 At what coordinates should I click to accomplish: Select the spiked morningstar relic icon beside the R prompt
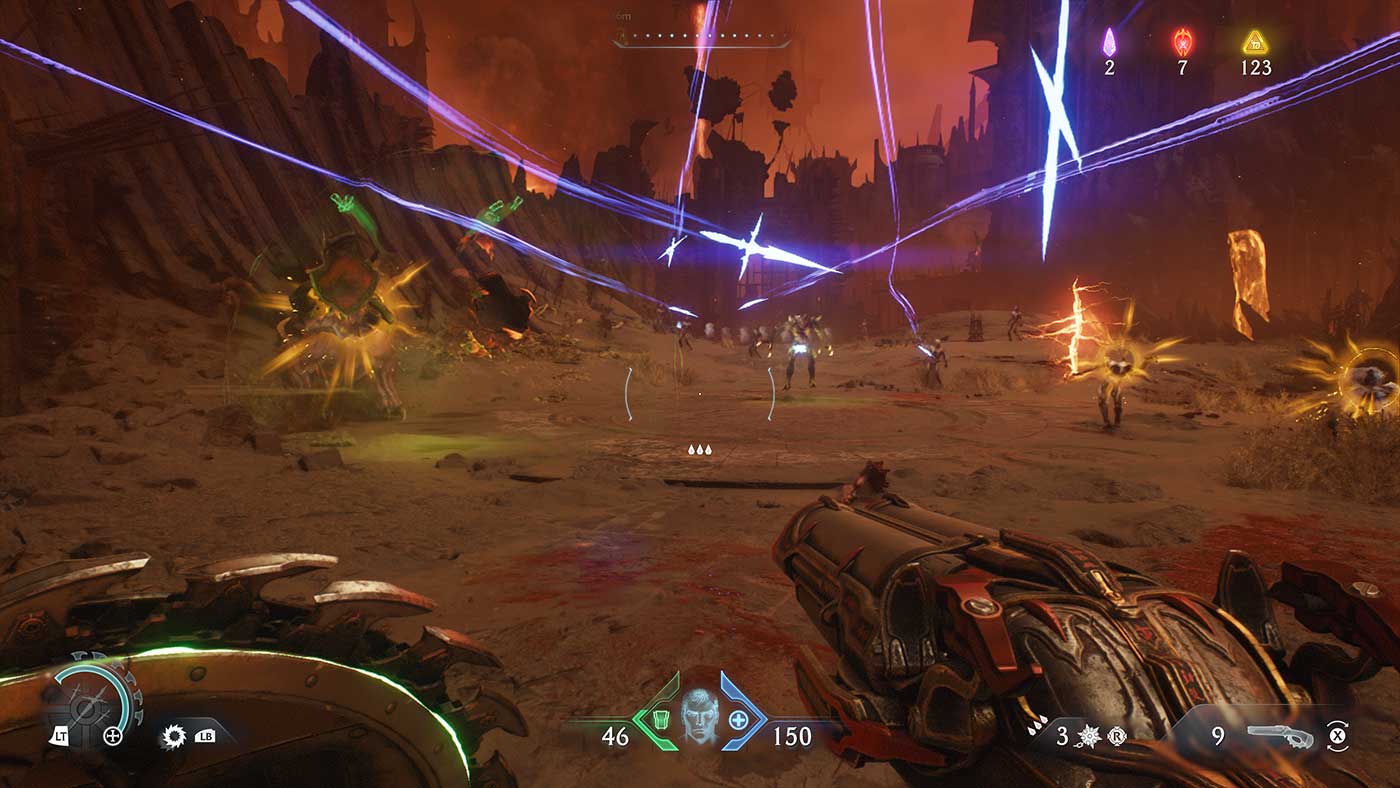pyautogui.click(x=1089, y=734)
